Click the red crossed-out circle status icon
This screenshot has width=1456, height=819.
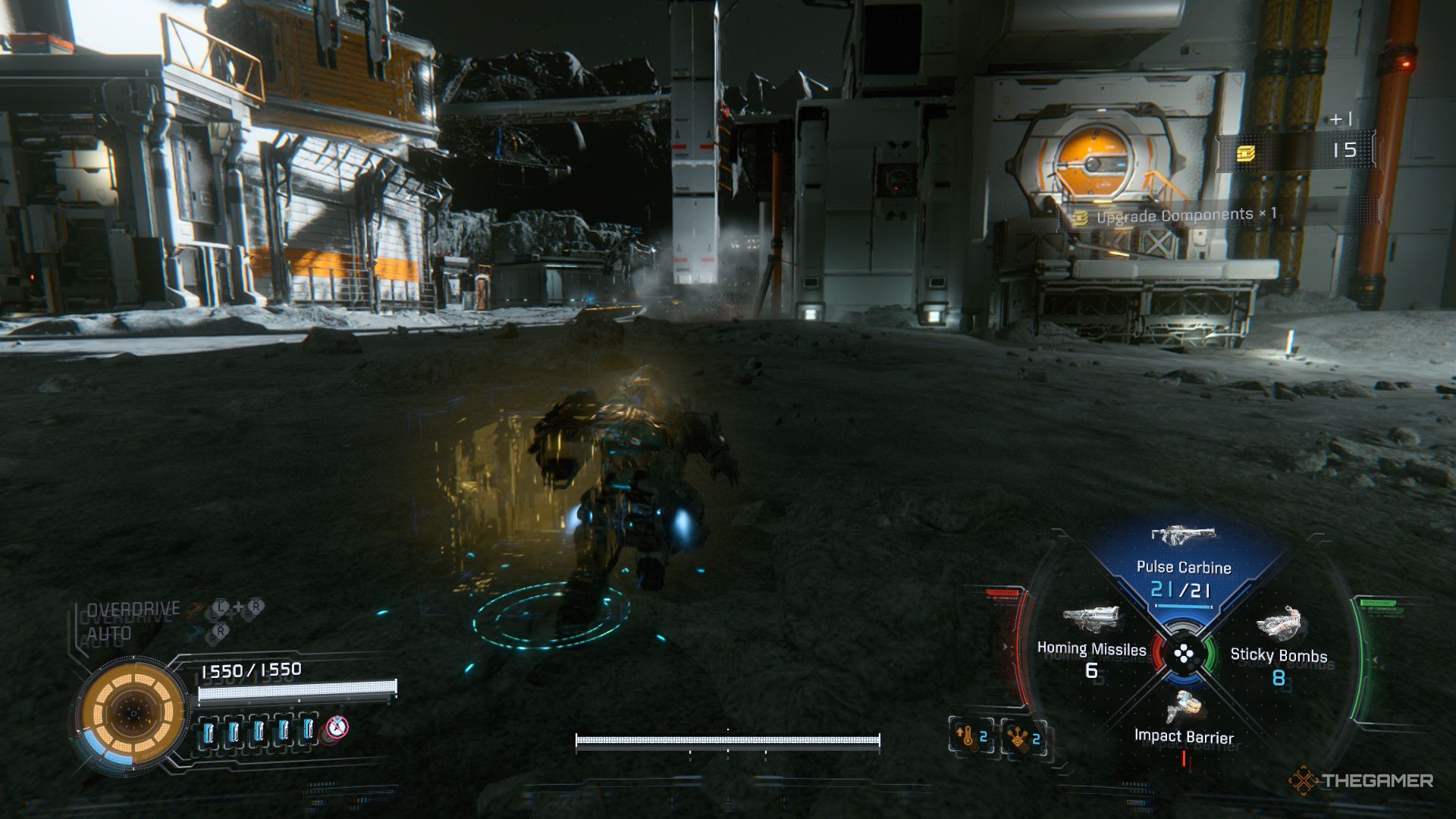(x=337, y=728)
